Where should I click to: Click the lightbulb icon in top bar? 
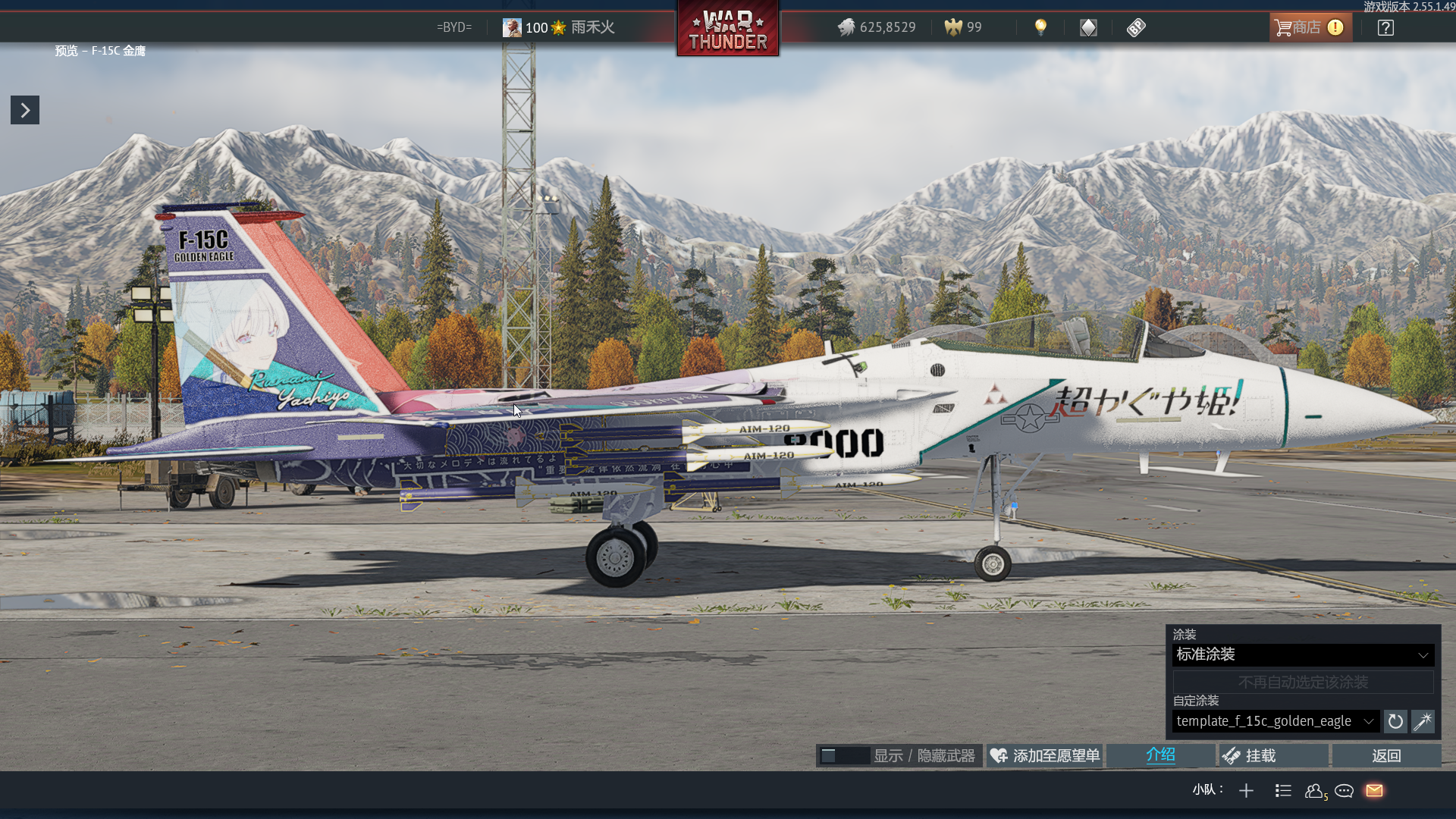coord(1040,28)
